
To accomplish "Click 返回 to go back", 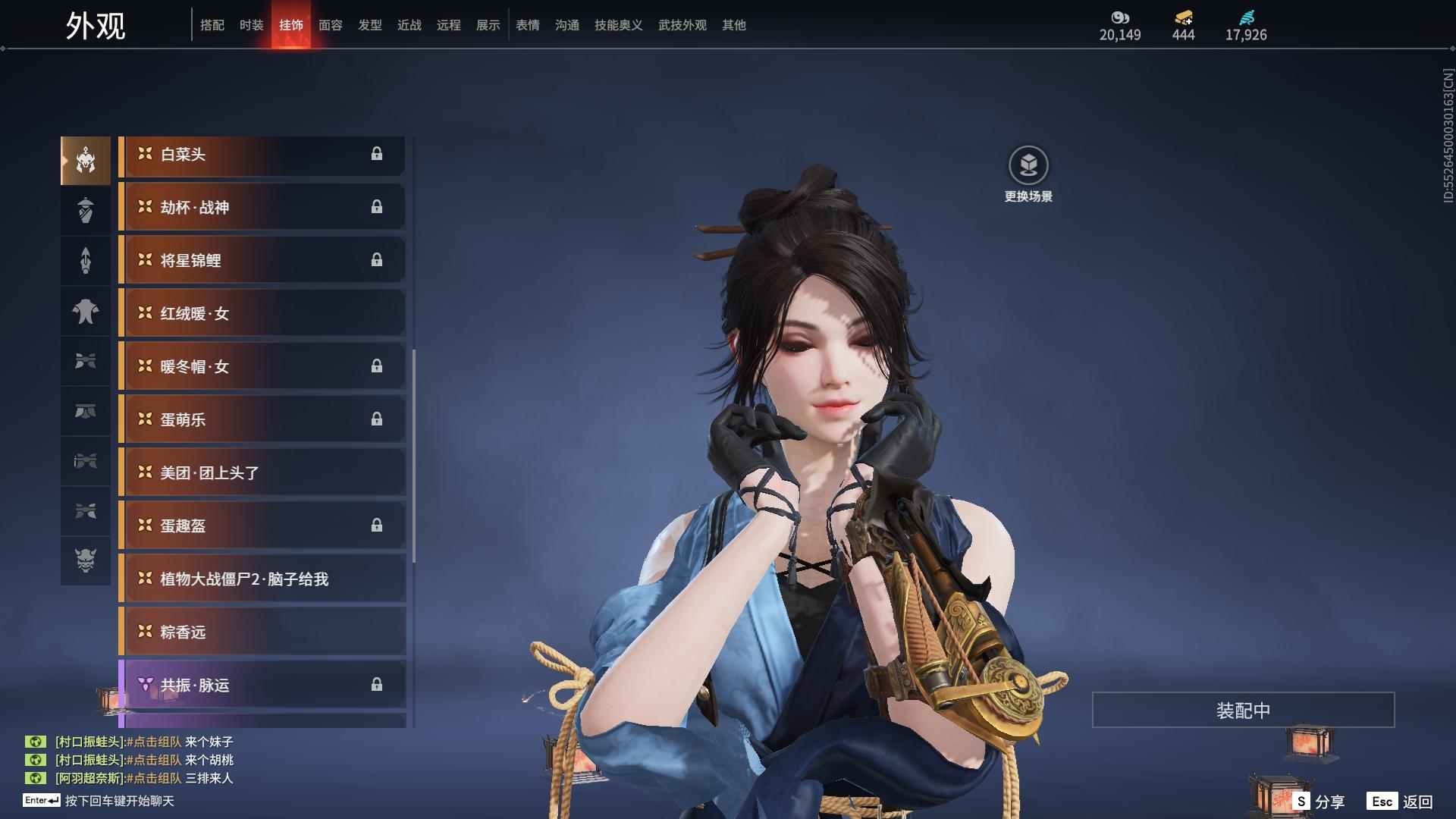I will coord(1401,802).
